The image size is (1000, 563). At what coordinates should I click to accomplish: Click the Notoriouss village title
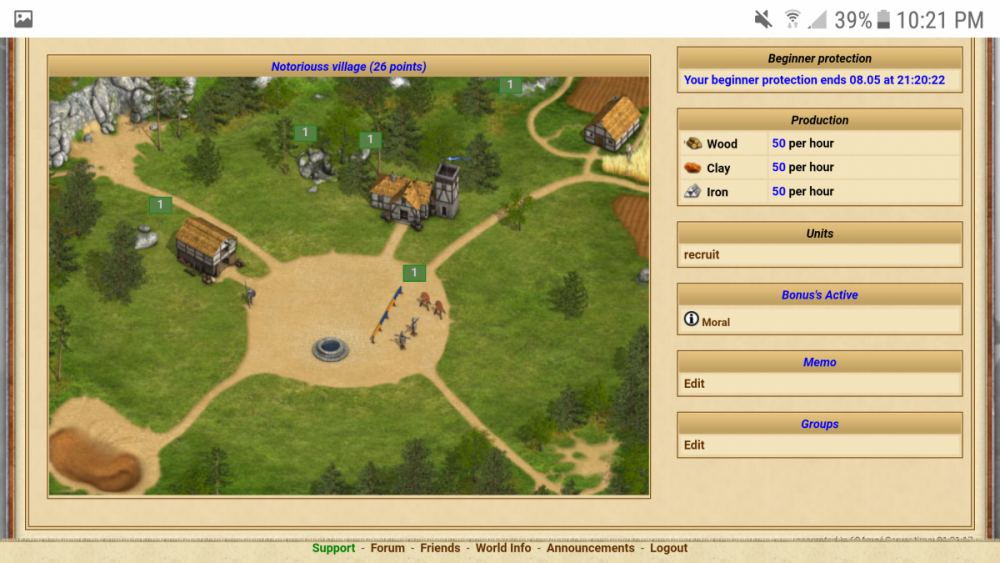[x=348, y=67]
